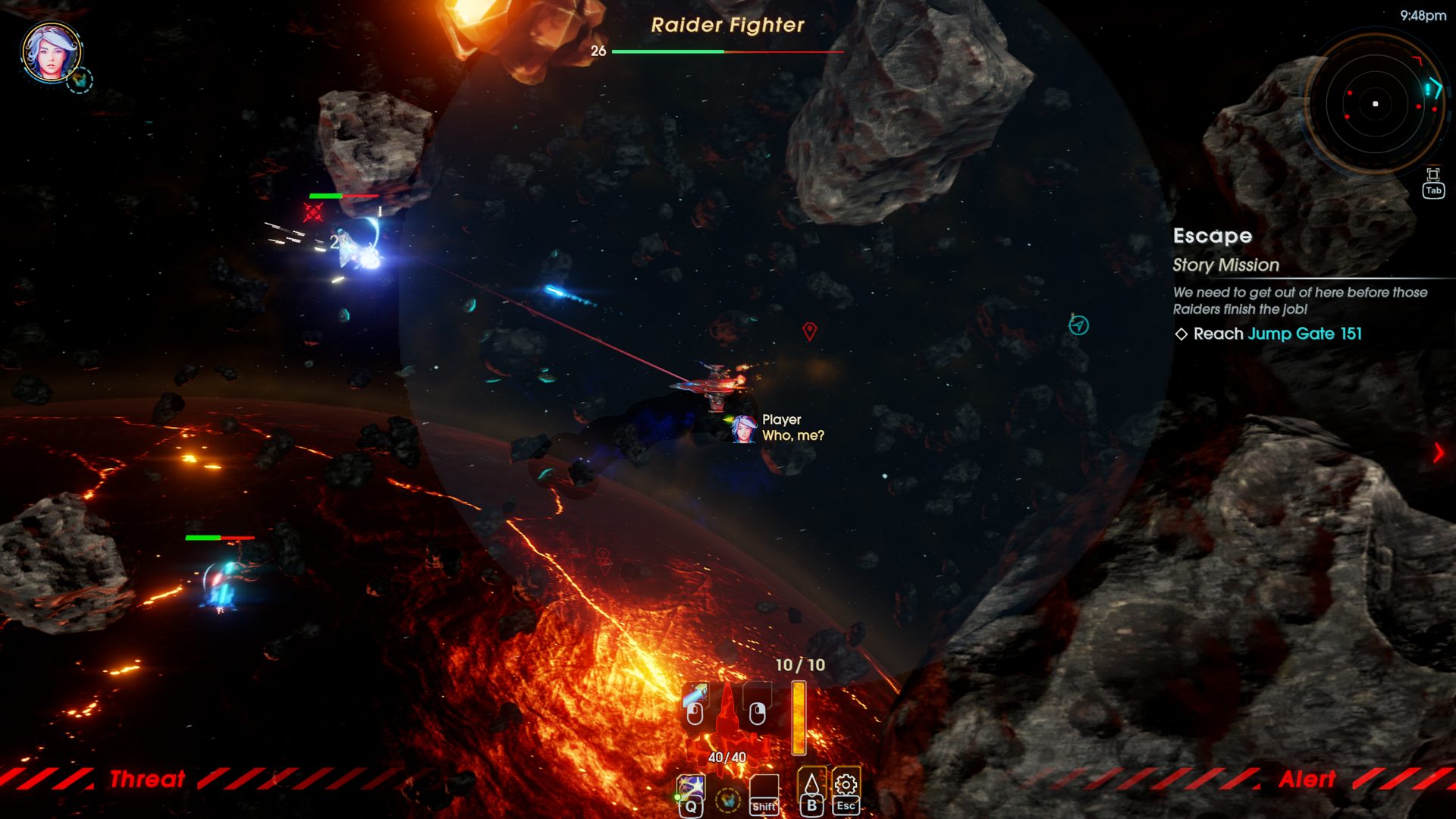
Task: Expand the map with the frame icon
Action: (x=1432, y=175)
